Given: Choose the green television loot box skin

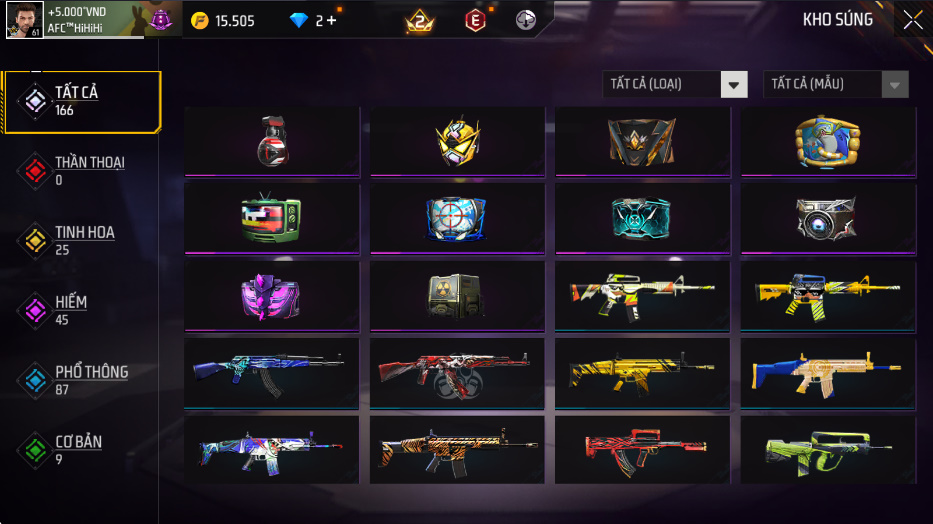Looking at the screenshot, I should pos(272,219).
